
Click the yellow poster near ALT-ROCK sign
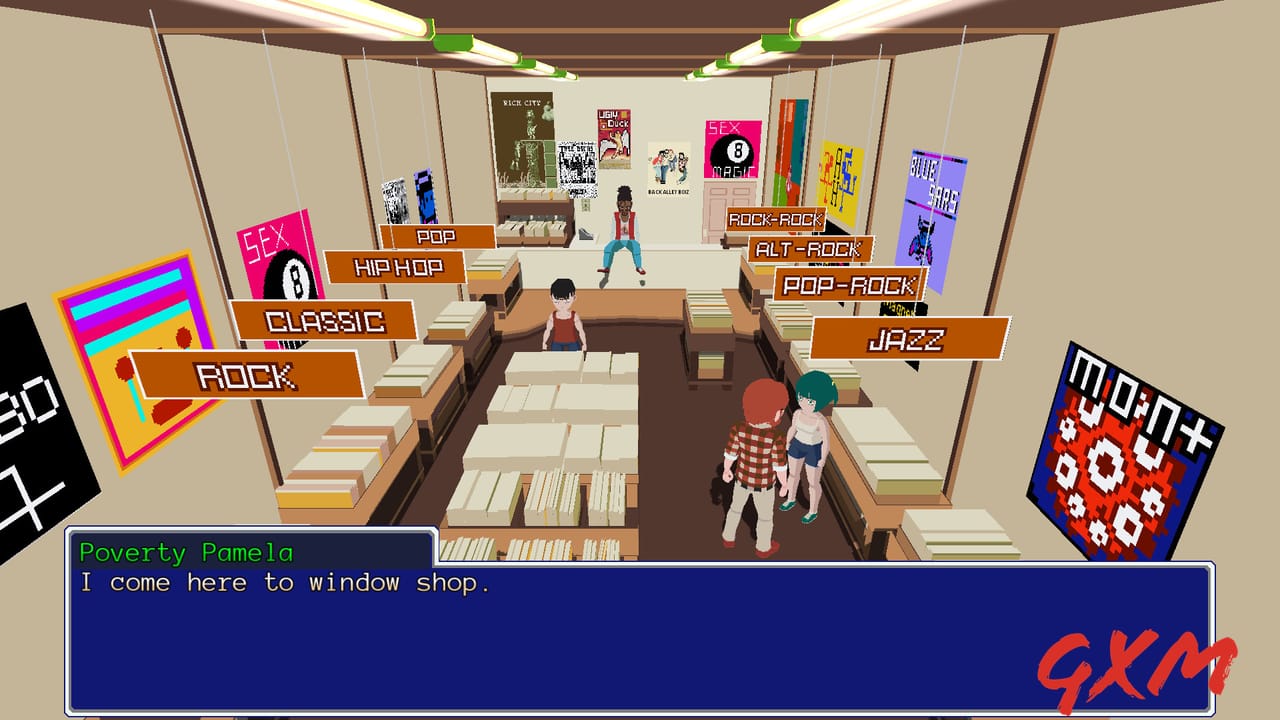[x=838, y=180]
